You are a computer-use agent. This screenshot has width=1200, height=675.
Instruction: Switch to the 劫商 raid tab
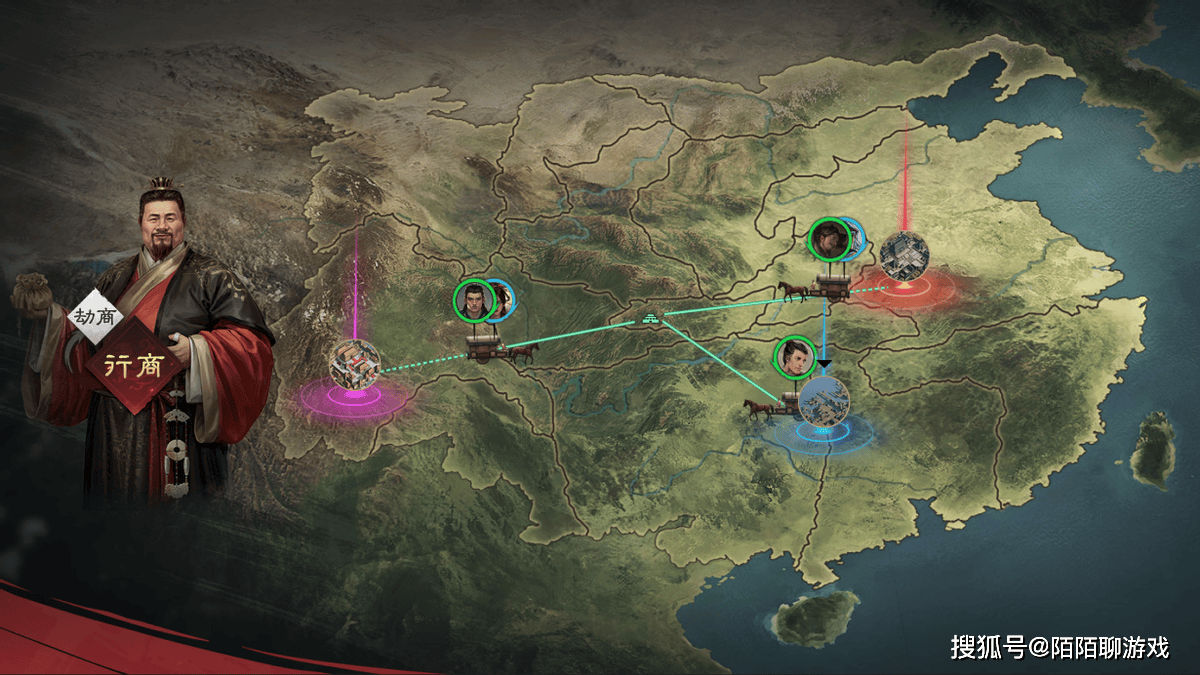[x=95, y=317]
